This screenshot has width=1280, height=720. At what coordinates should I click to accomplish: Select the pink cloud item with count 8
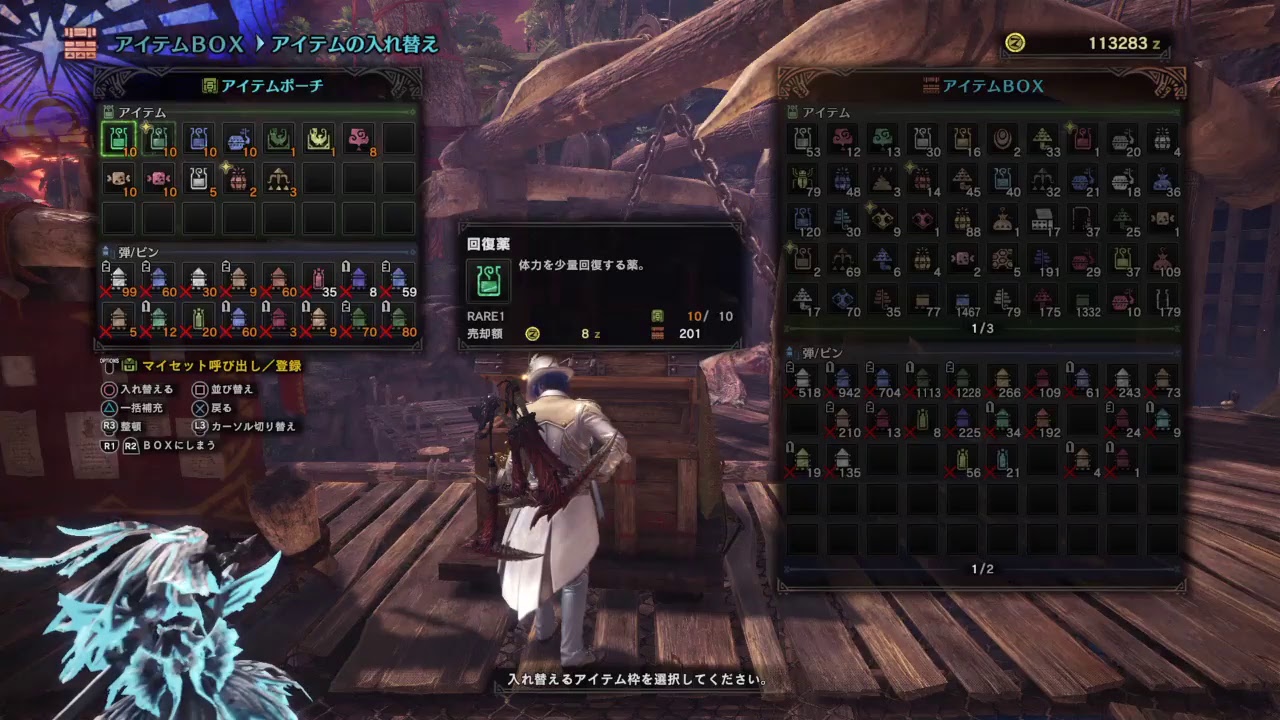358,139
